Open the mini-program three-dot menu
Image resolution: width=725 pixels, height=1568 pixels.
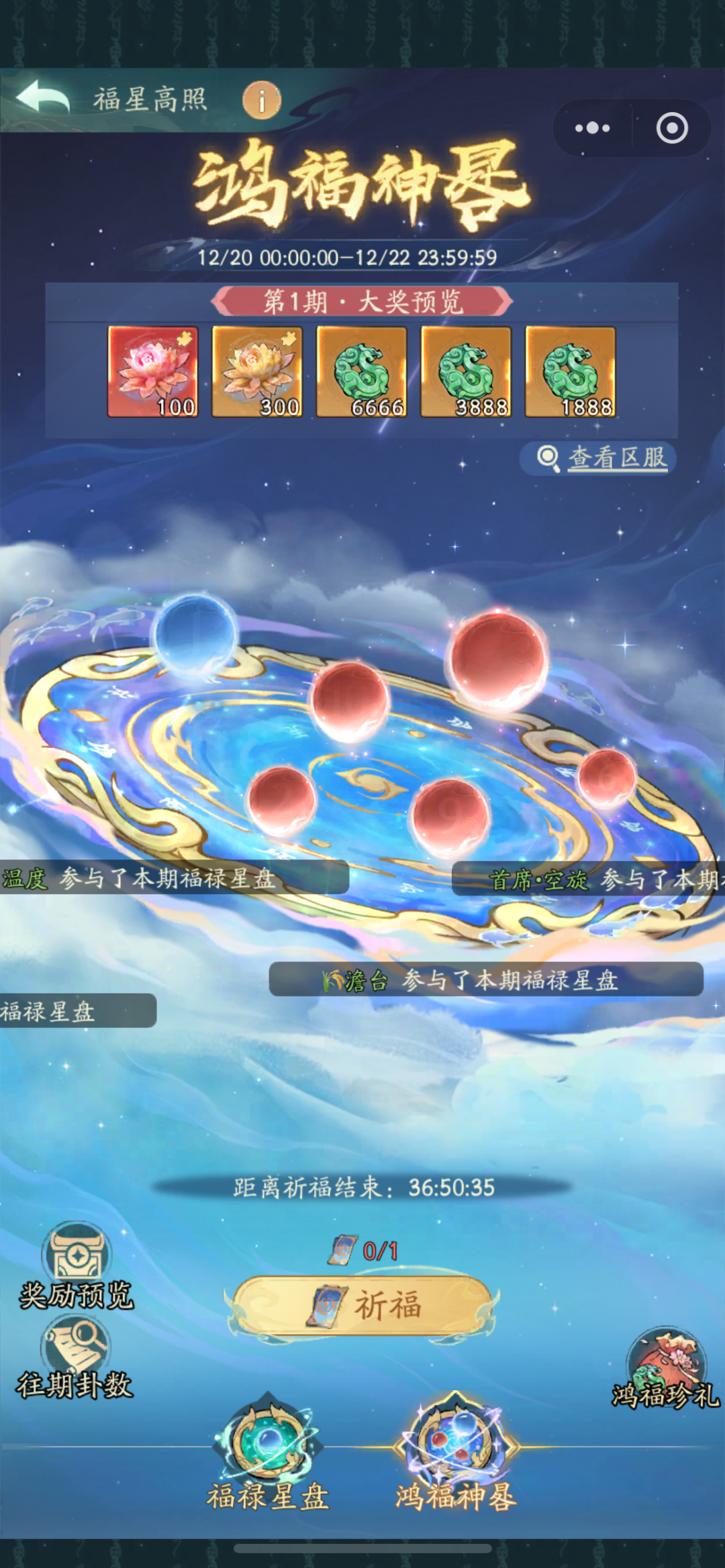[x=592, y=128]
